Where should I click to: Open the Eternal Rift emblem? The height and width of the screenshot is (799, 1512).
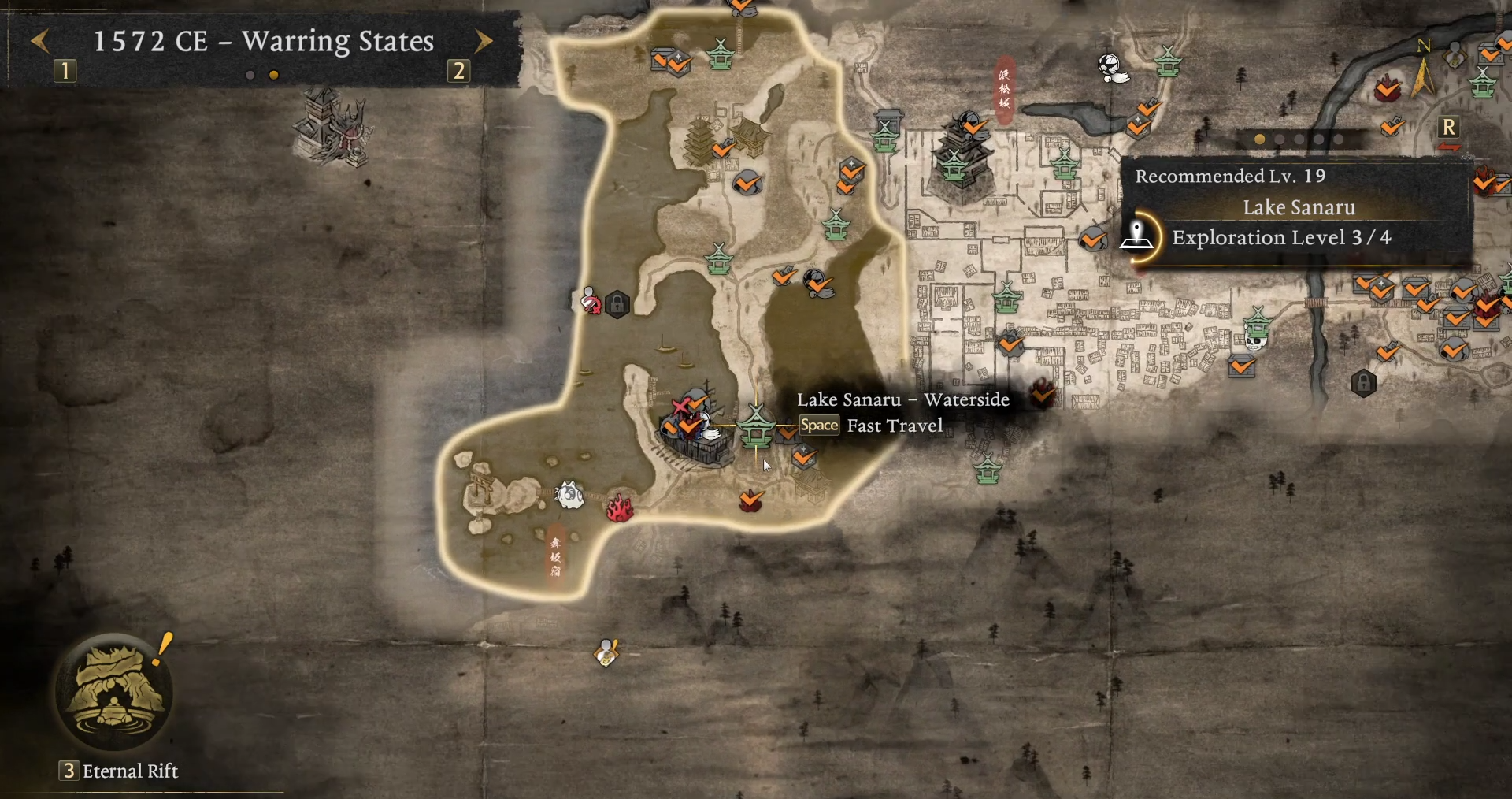[114, 693]
